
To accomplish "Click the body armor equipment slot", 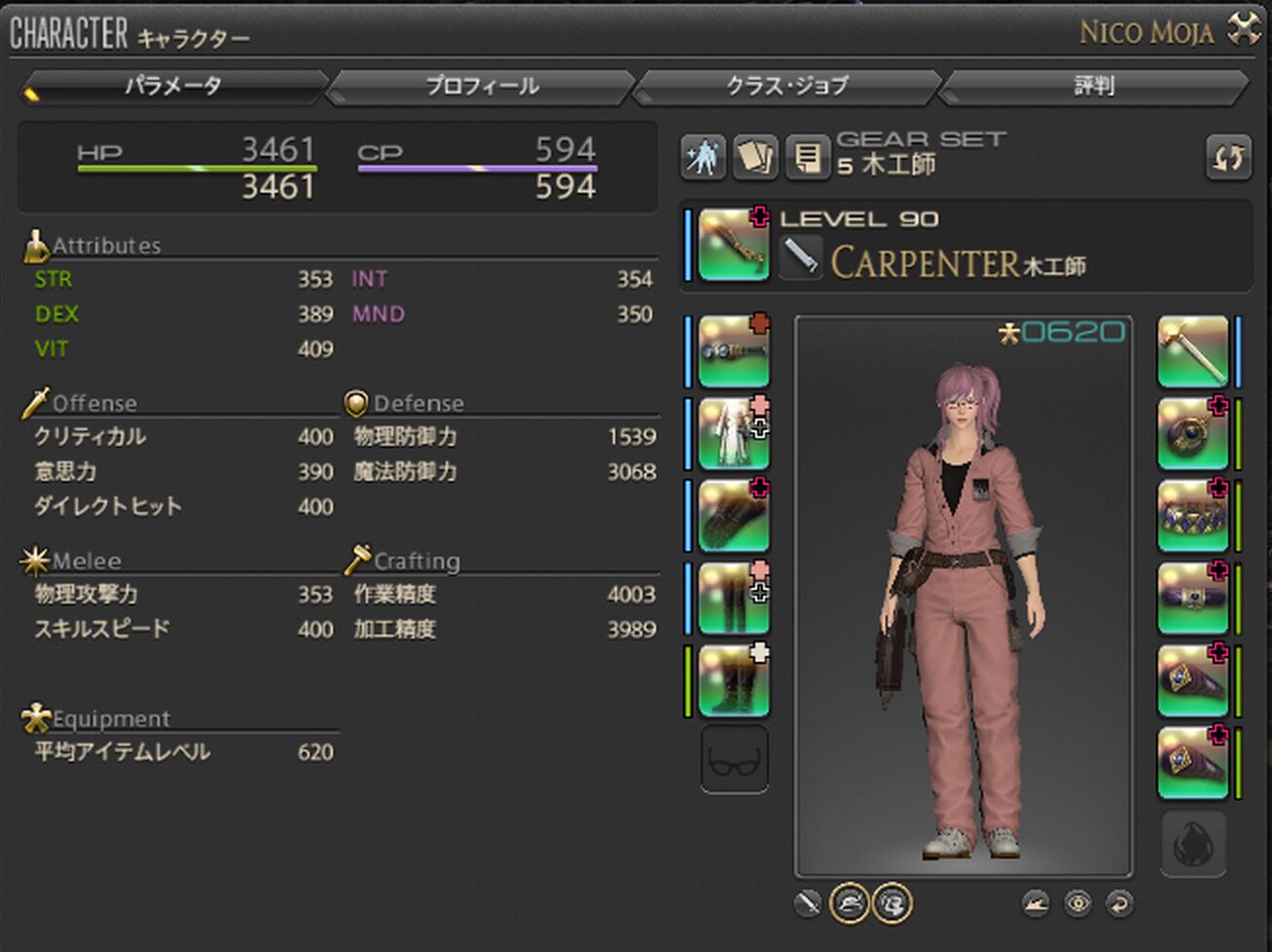I will [734, 434].
